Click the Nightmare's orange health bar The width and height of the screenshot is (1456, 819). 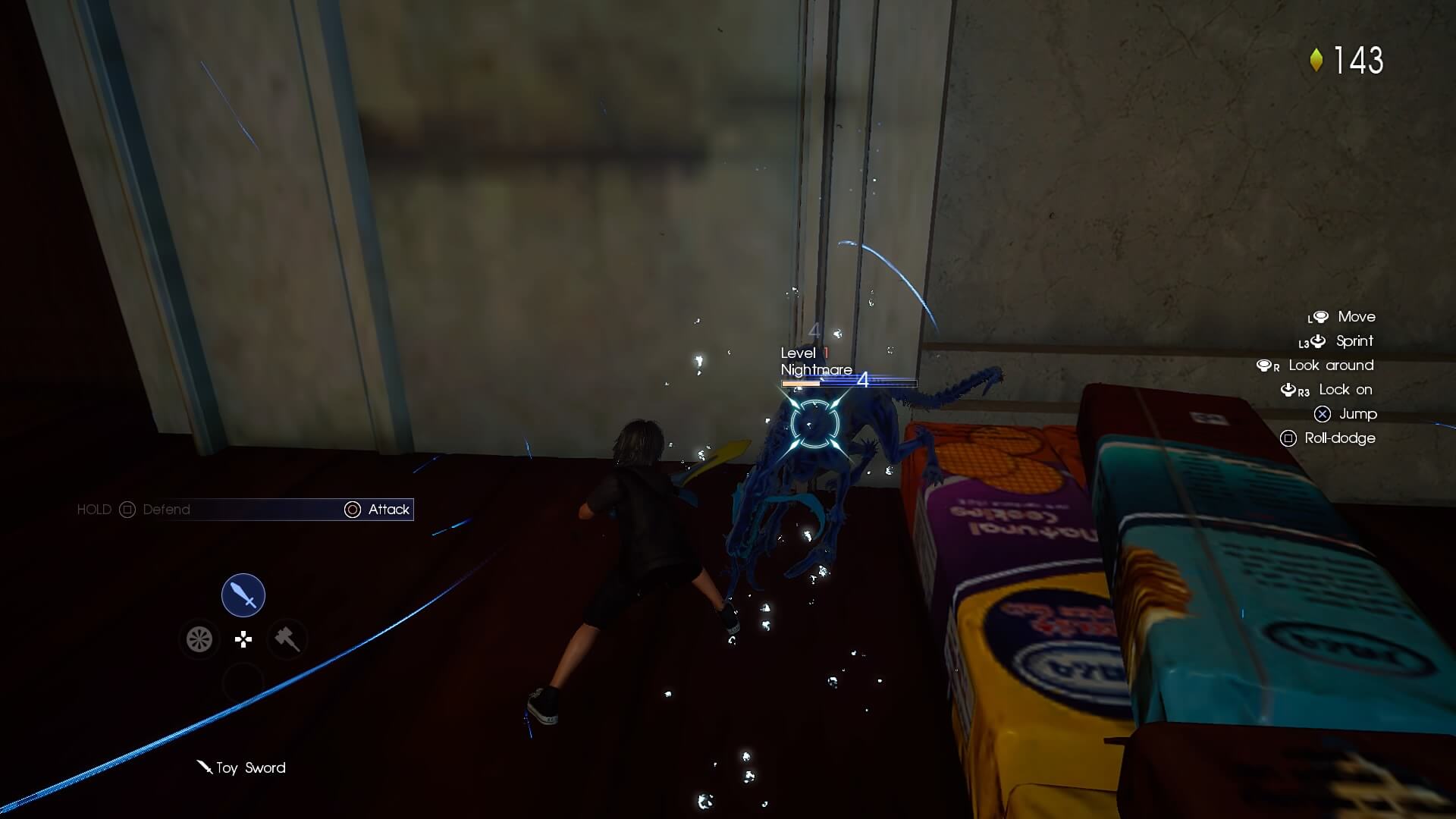pos(801,383)
